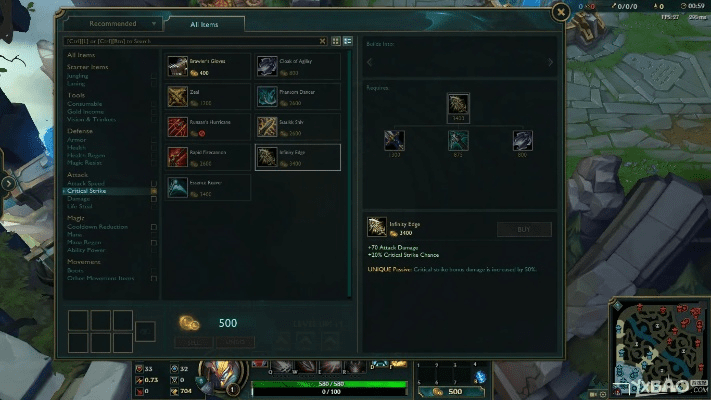Show All Items category
Image resolution: width=711 pixels, height=400 pixels.
[x=80, y=55]
